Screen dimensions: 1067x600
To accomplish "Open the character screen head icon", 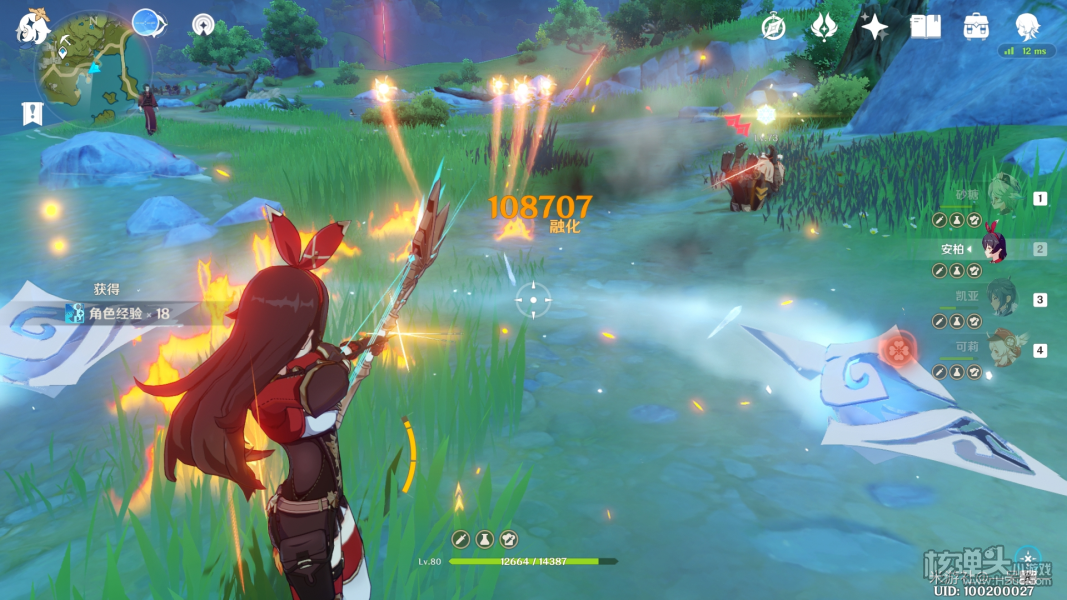I will click(x=1027, y=25).
